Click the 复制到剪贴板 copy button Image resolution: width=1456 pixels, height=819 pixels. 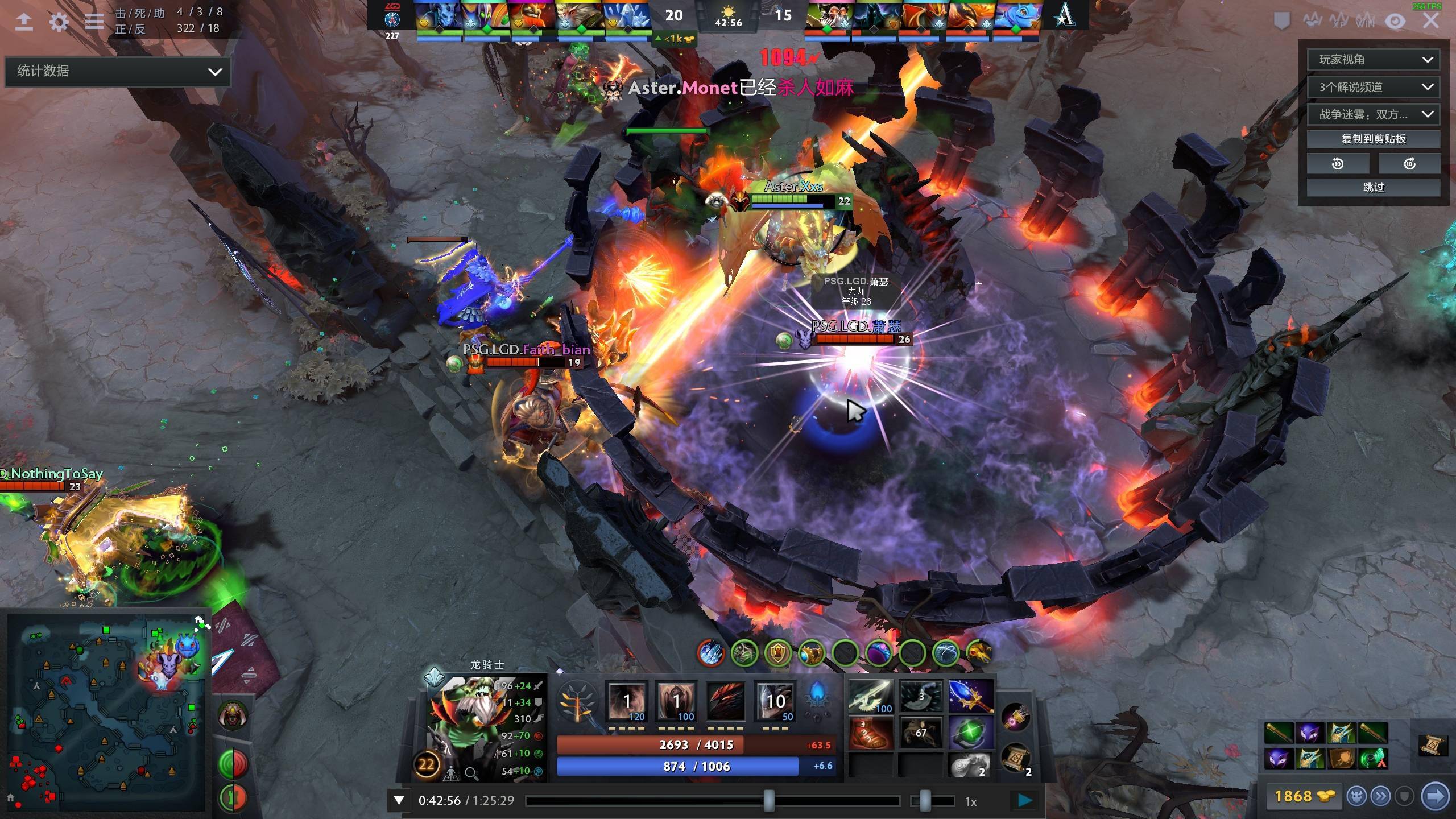[x=1374, y=138]
